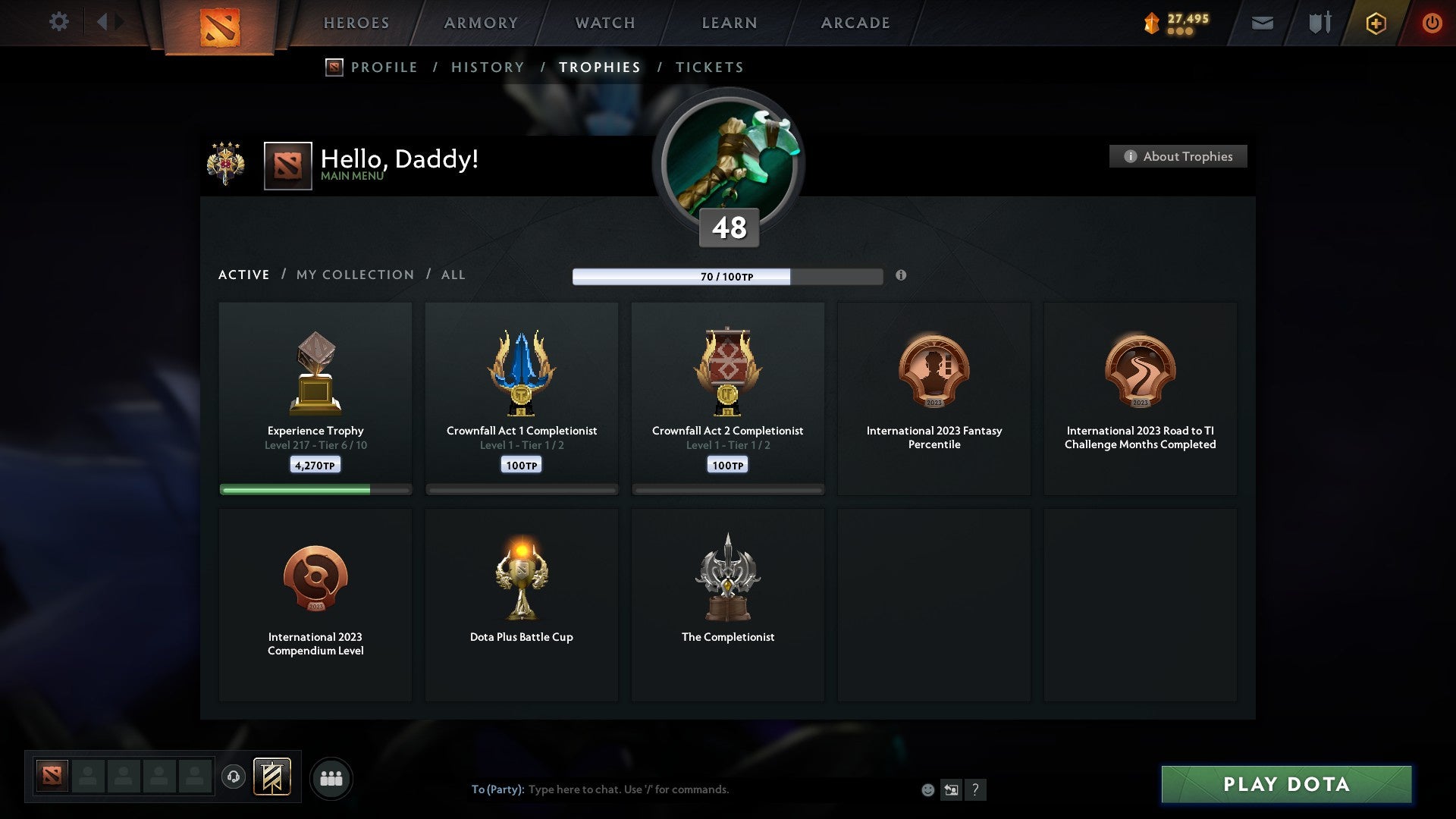Click the 70/100TP trophy progress bar
Viewport: 1456px width, 819px height.
point(728,277)
